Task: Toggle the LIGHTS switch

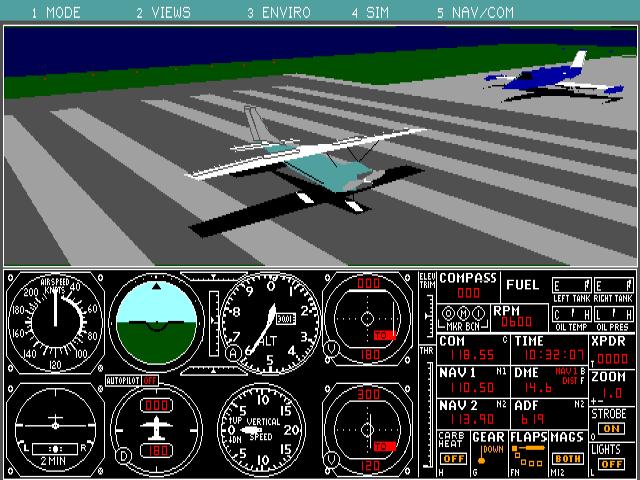Action: tap(611, 463)
